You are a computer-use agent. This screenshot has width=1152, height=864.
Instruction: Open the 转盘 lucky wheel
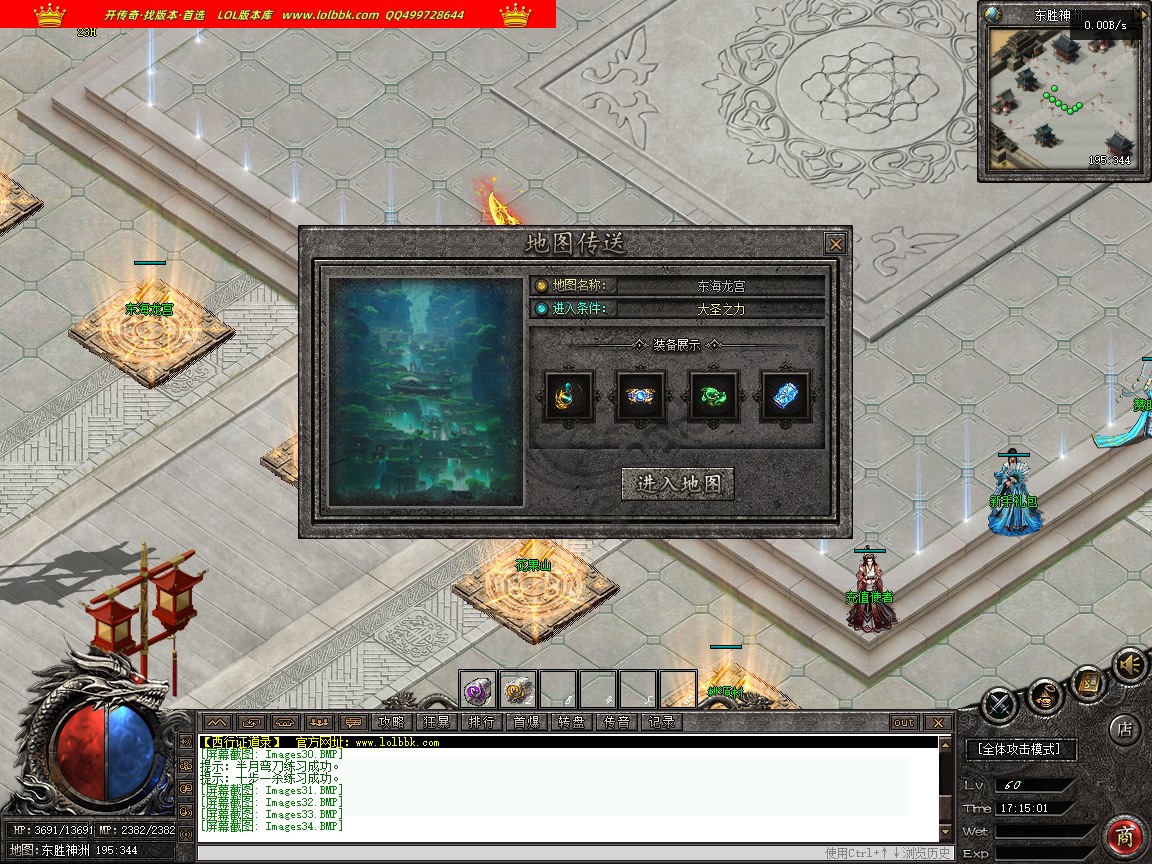[571, 722]
